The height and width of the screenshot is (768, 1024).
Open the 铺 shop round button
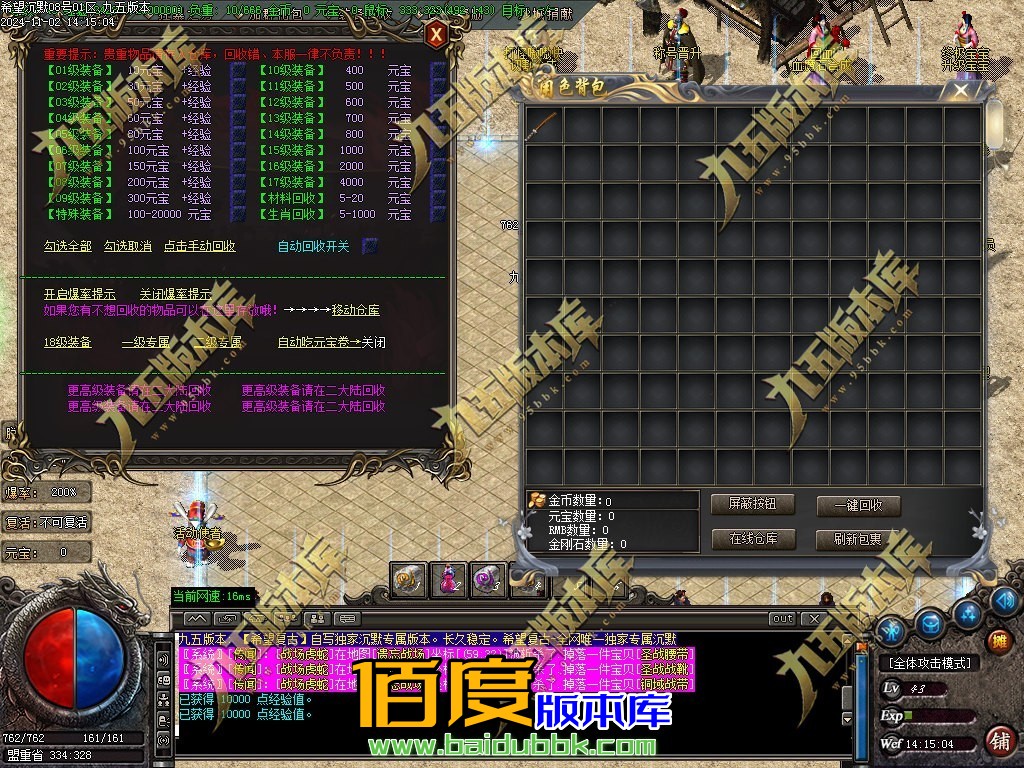pyautogui.click(x=998, y=741)
